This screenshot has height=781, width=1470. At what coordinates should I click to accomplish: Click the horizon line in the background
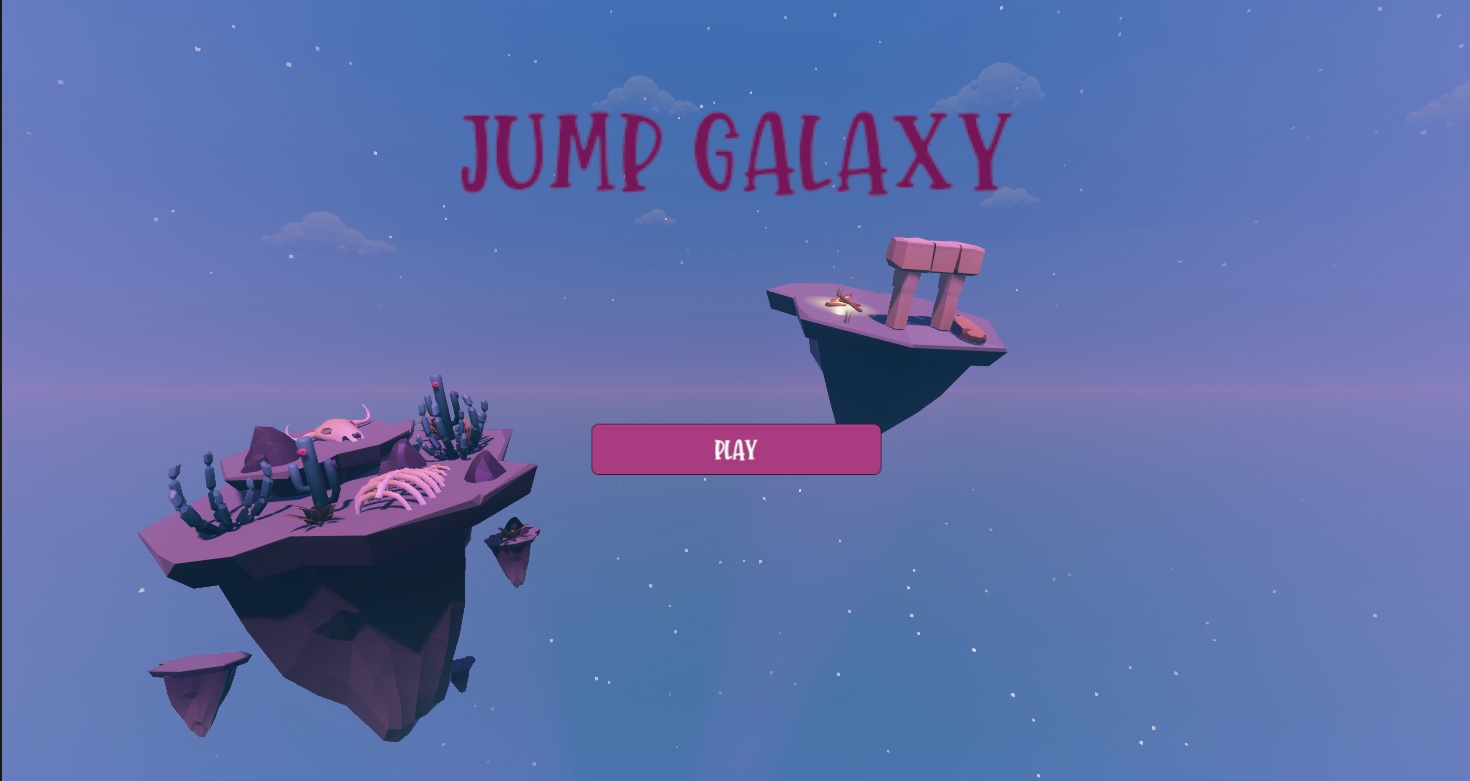click(1200, 390)
